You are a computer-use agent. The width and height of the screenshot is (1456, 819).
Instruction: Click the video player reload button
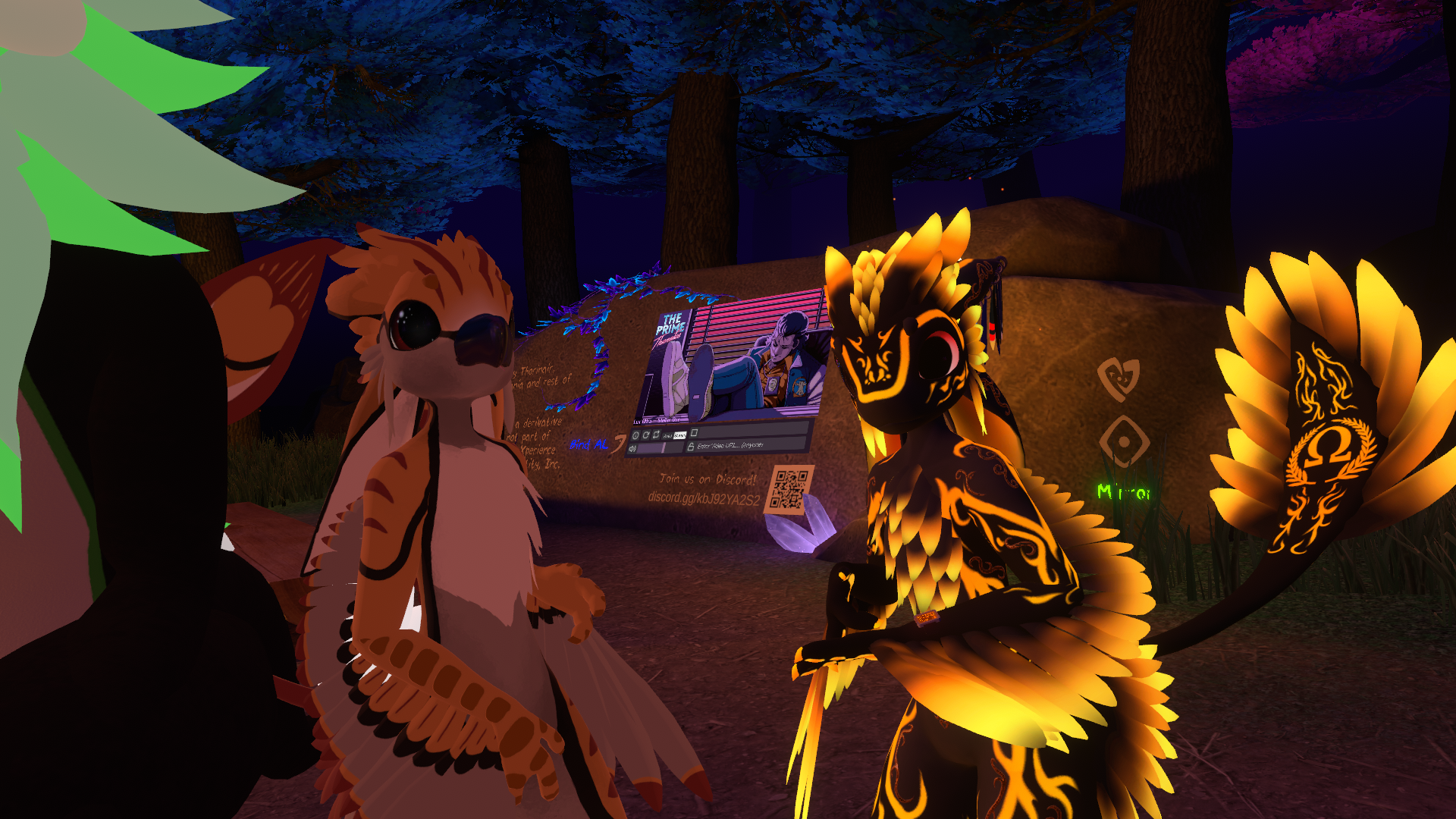click(x=646, y=435)
